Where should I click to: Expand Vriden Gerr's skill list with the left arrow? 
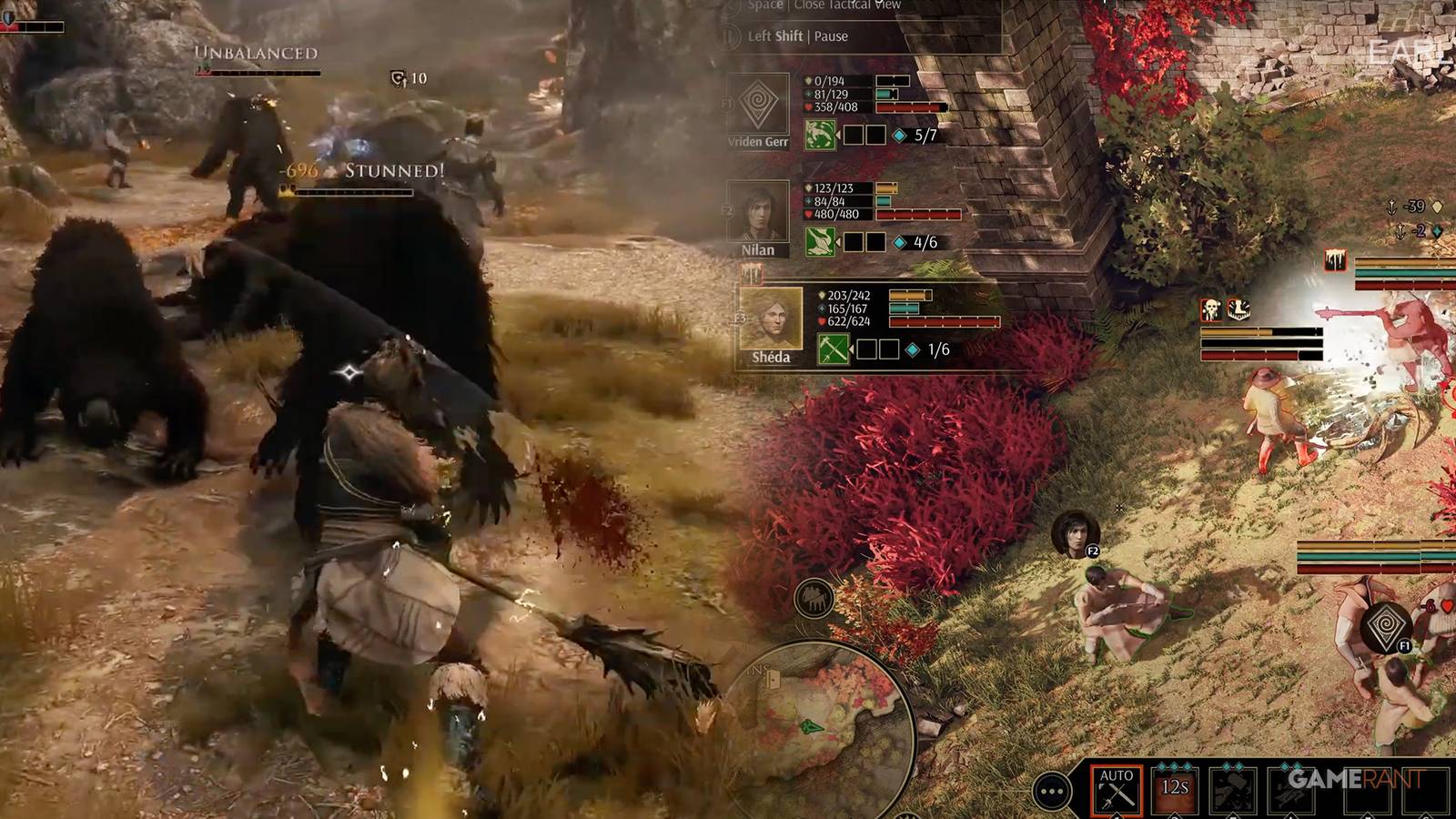pos(840,133)
